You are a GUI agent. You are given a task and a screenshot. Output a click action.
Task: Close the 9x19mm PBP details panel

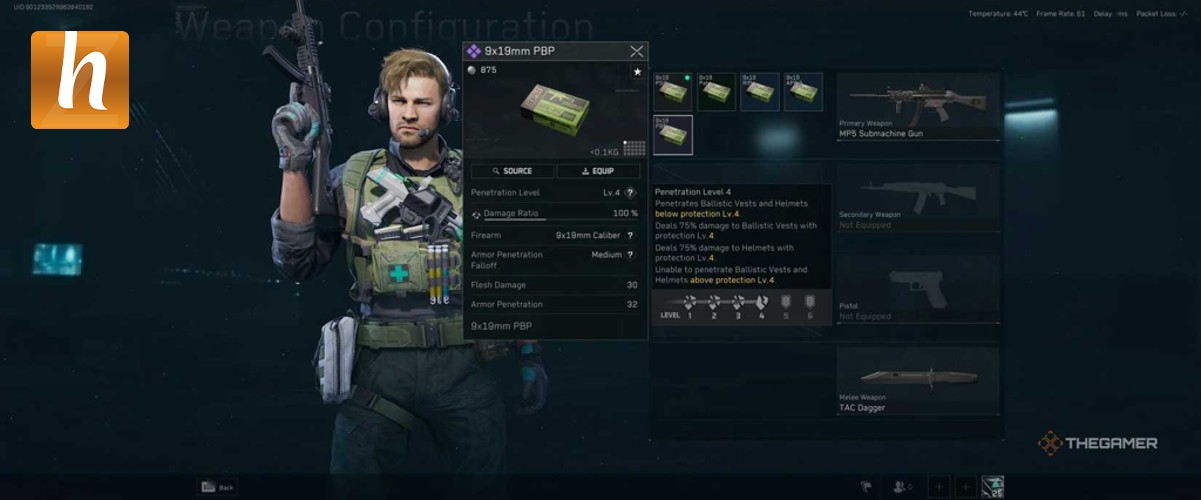(636, 51)
